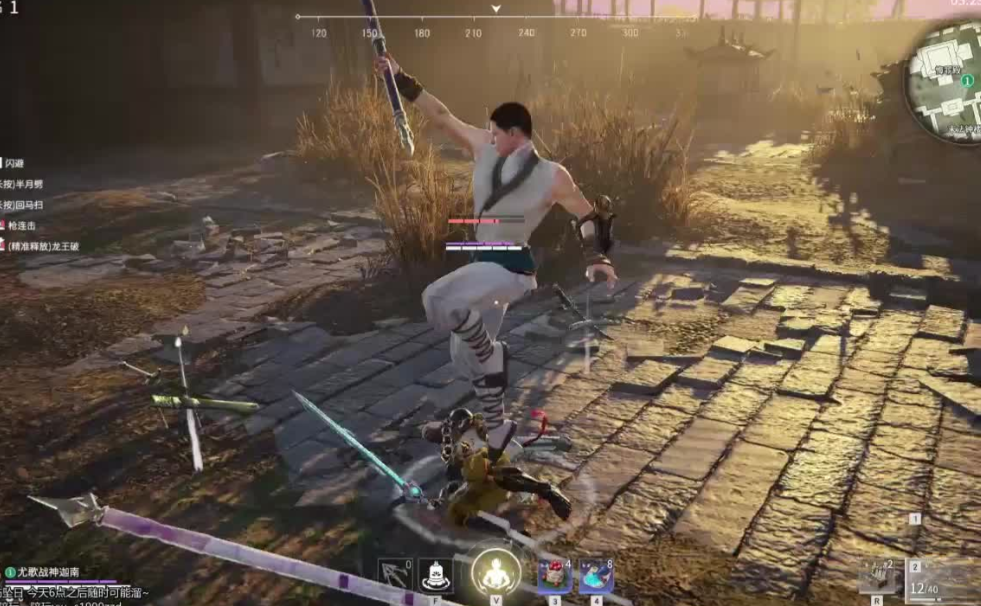Use the red consumable item in slot 3

click(x=554, y=577)
